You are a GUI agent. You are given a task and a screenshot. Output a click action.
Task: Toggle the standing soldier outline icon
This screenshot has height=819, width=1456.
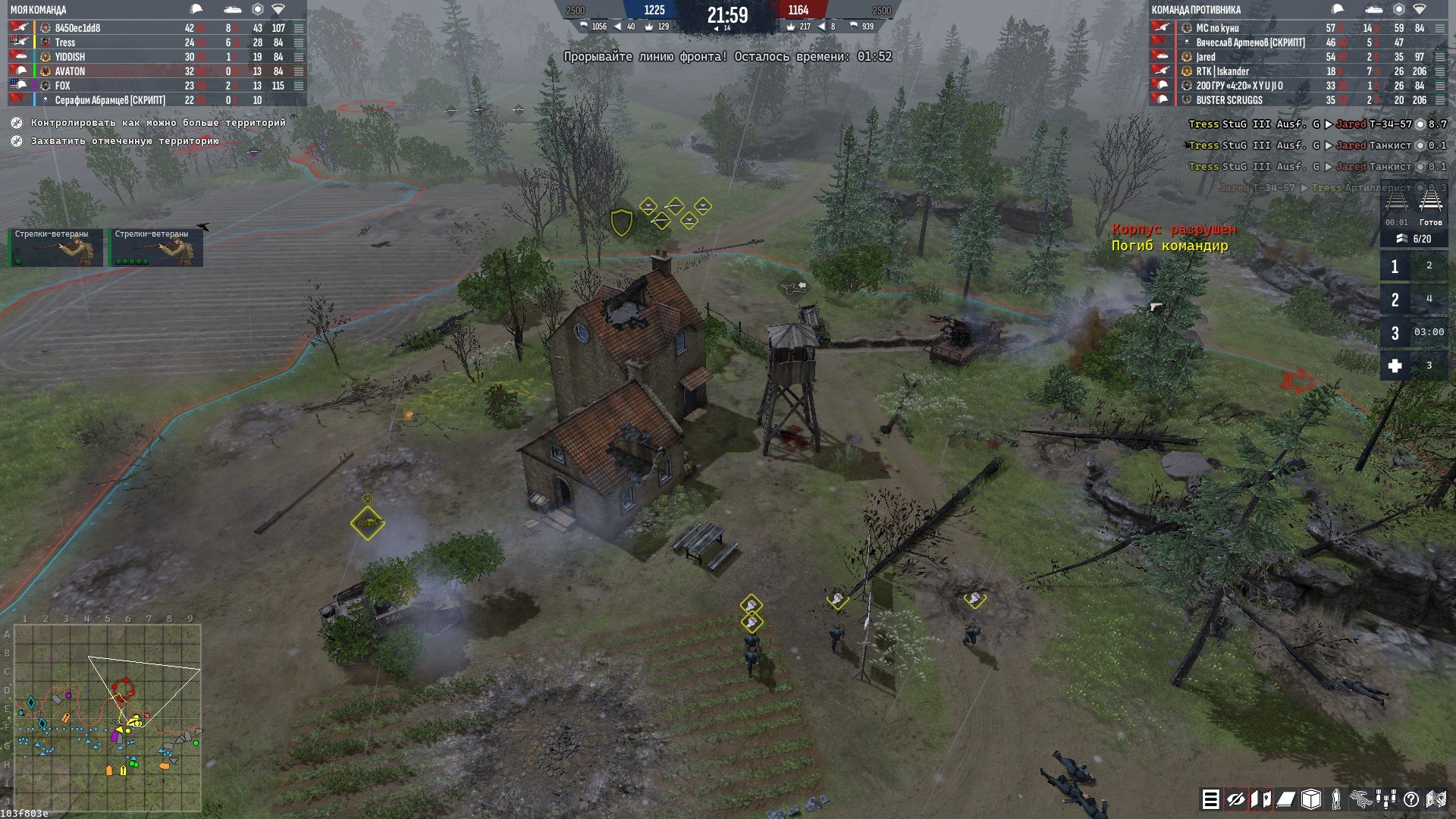coord(1336,799)
